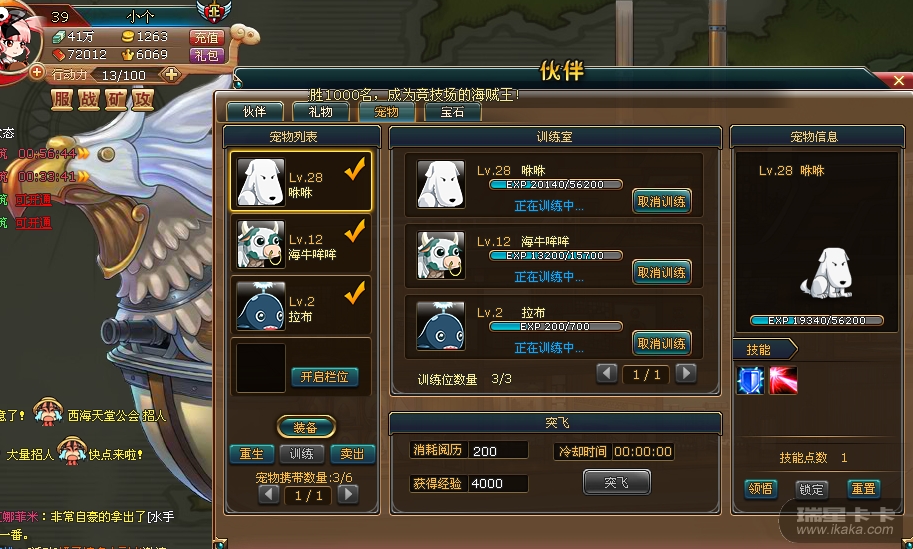The height and width of the screenshot is (549, 913).
Task: Switch to the 宝石 gem tab
Action: click(452, 112)
